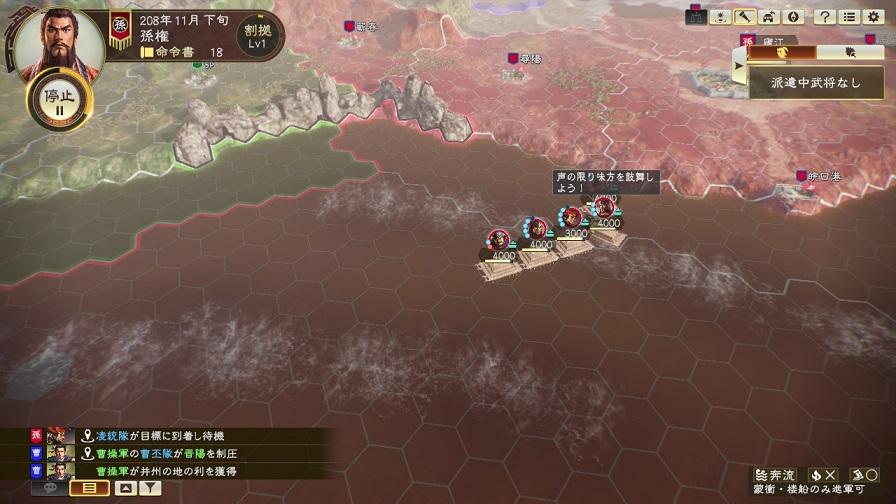The image size is (896, 504).
Task: Show the full message log list
Action: (89, 488)
